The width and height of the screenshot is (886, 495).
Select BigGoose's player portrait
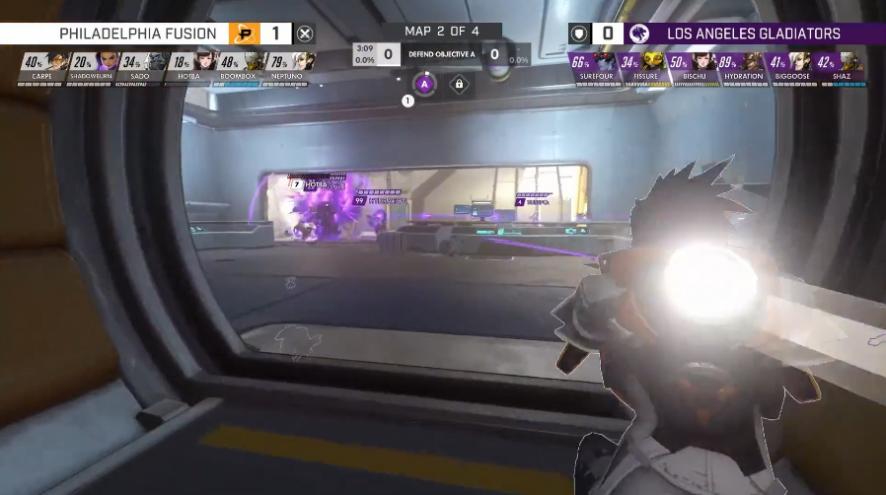pyautogui.click(x=800, y=62)
